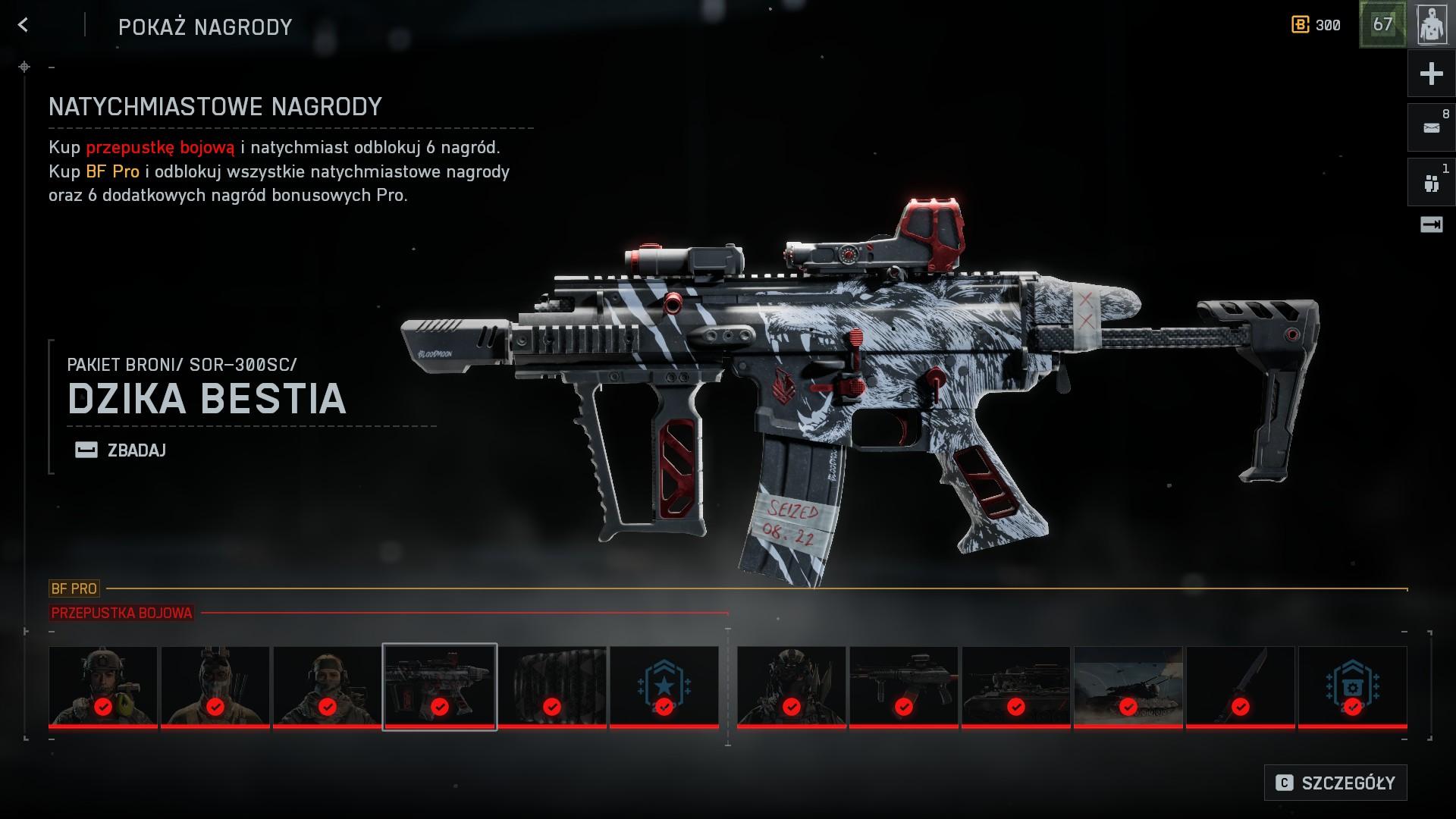Image resolution: width=1456 pixels, height=819 pixels.
Task: Click the plus button under the avatar
Action: [1431, 74]
